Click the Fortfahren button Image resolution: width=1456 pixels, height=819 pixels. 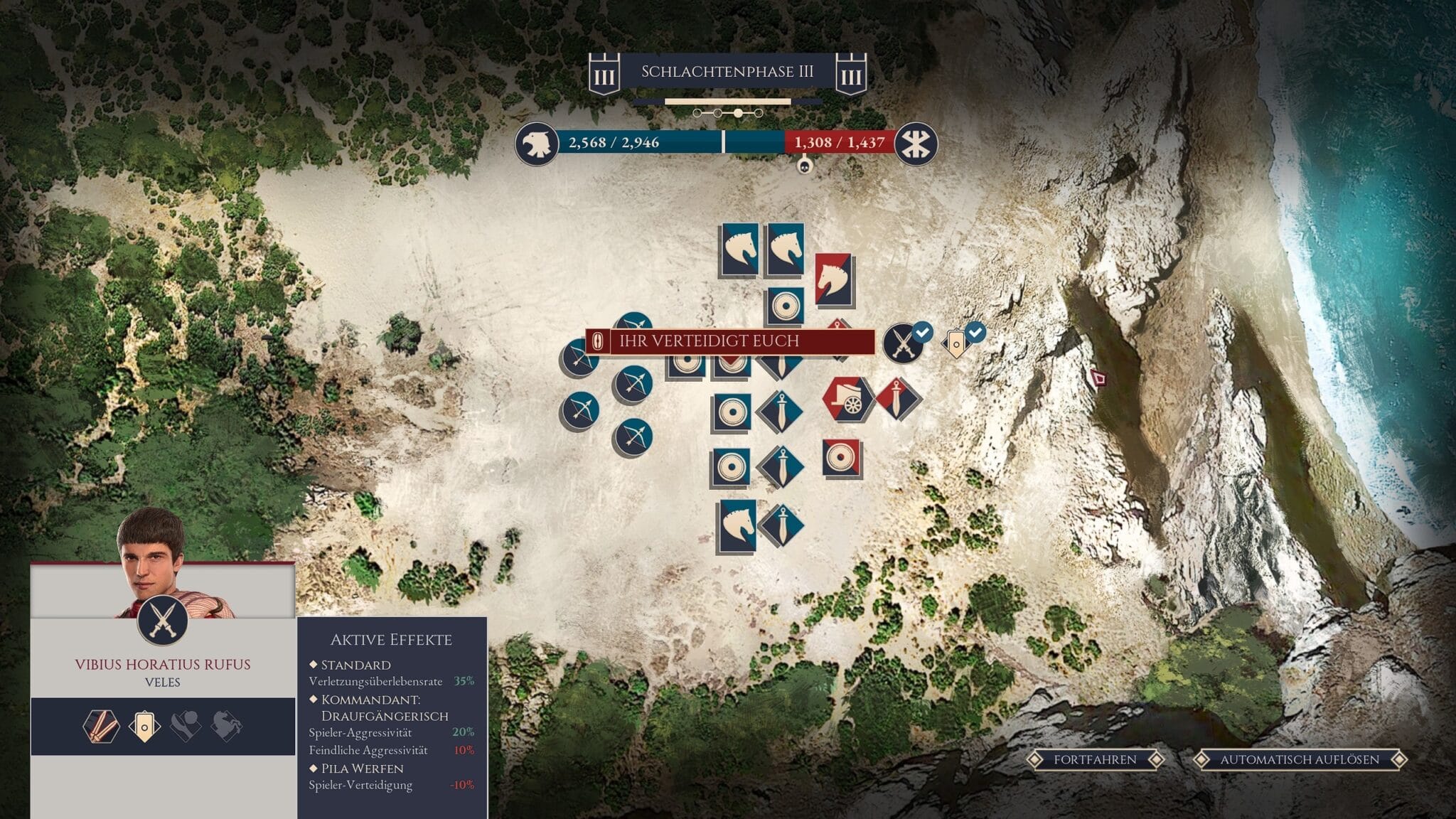(x=1095, y=759)
